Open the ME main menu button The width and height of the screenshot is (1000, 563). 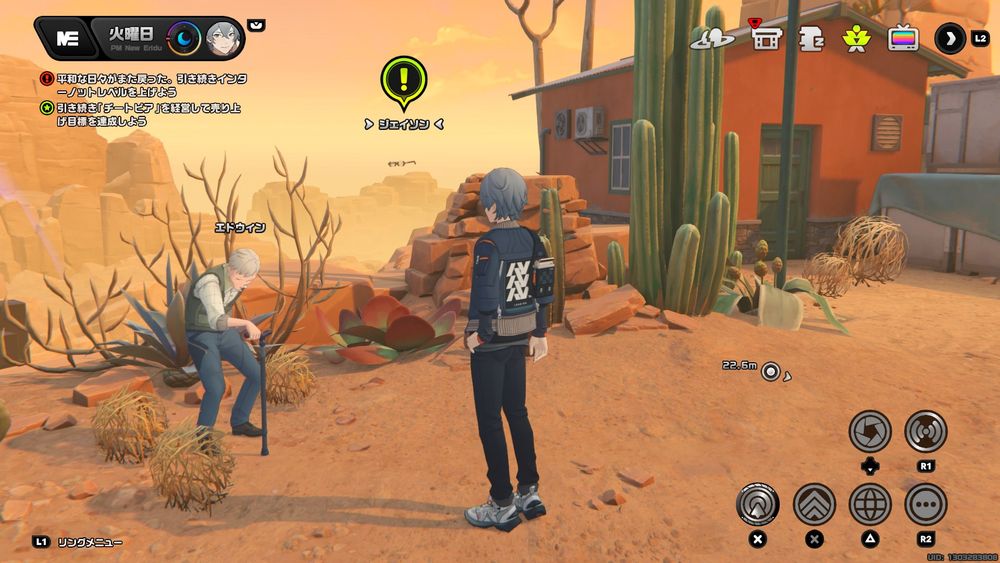[x=67, y=39]
